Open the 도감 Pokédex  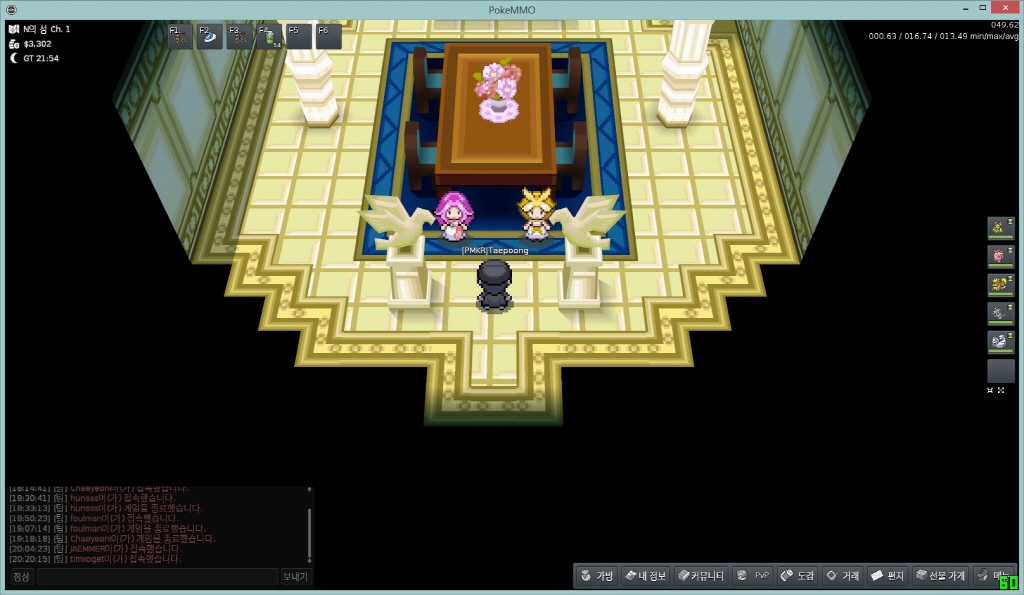click(x=798, y=576)
